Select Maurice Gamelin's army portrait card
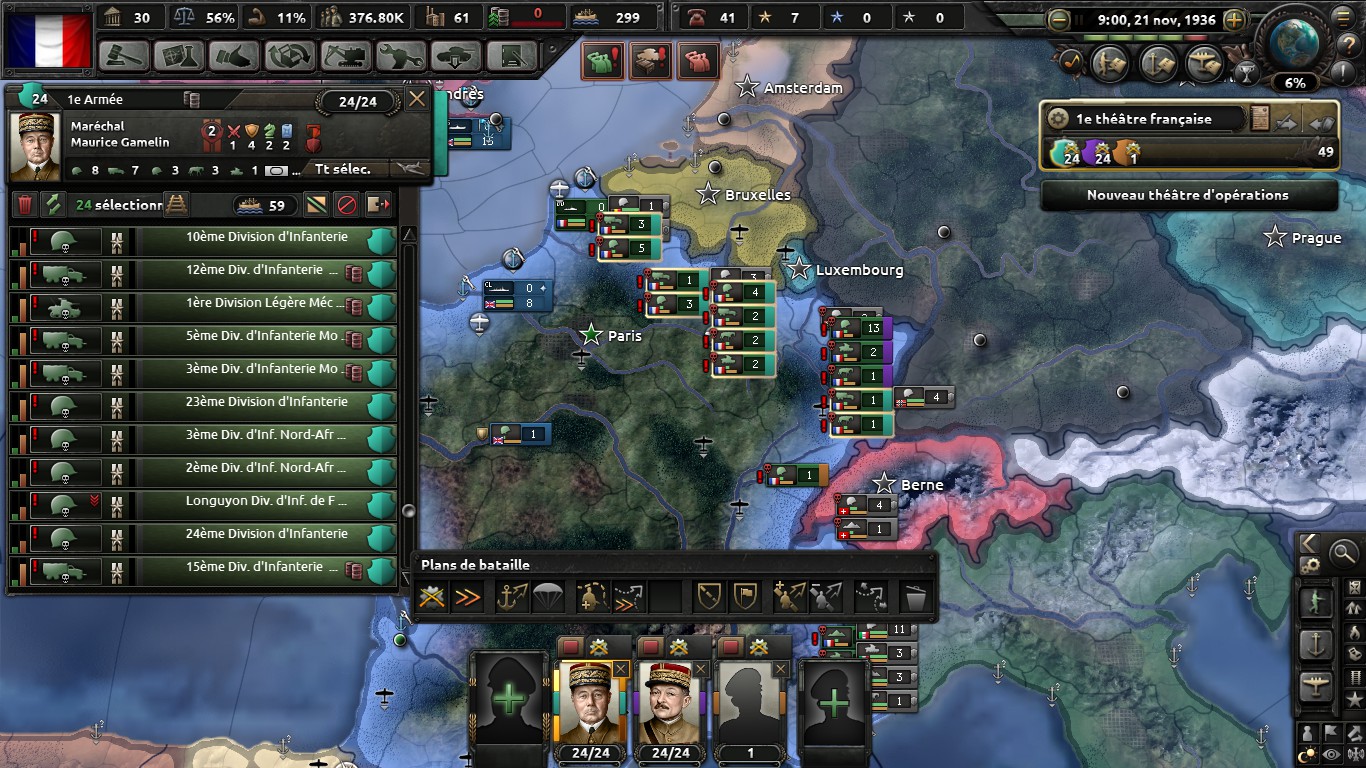The height and width of the screenshot is (768, 1366). pyautogui.click(x=590, y=700)
